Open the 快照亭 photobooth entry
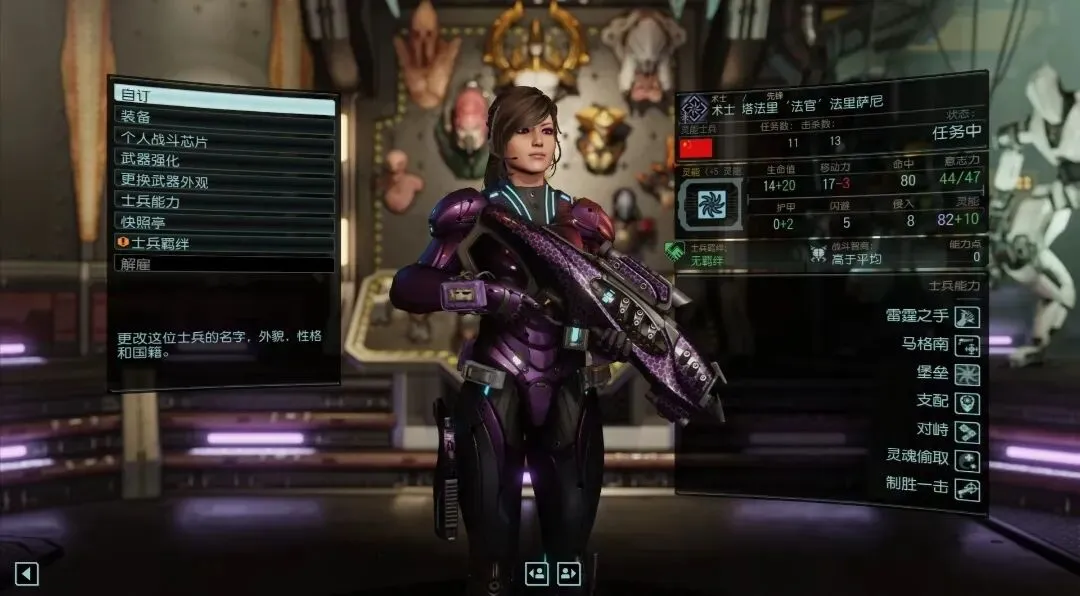The width and height of the screenshot is (1080, 596). 224,223
